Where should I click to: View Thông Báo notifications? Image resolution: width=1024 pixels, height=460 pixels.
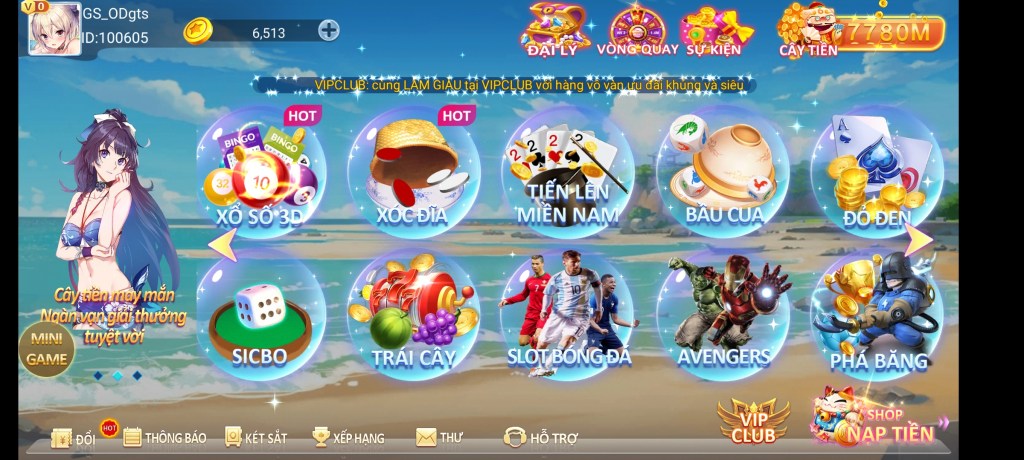click(165, 437)
